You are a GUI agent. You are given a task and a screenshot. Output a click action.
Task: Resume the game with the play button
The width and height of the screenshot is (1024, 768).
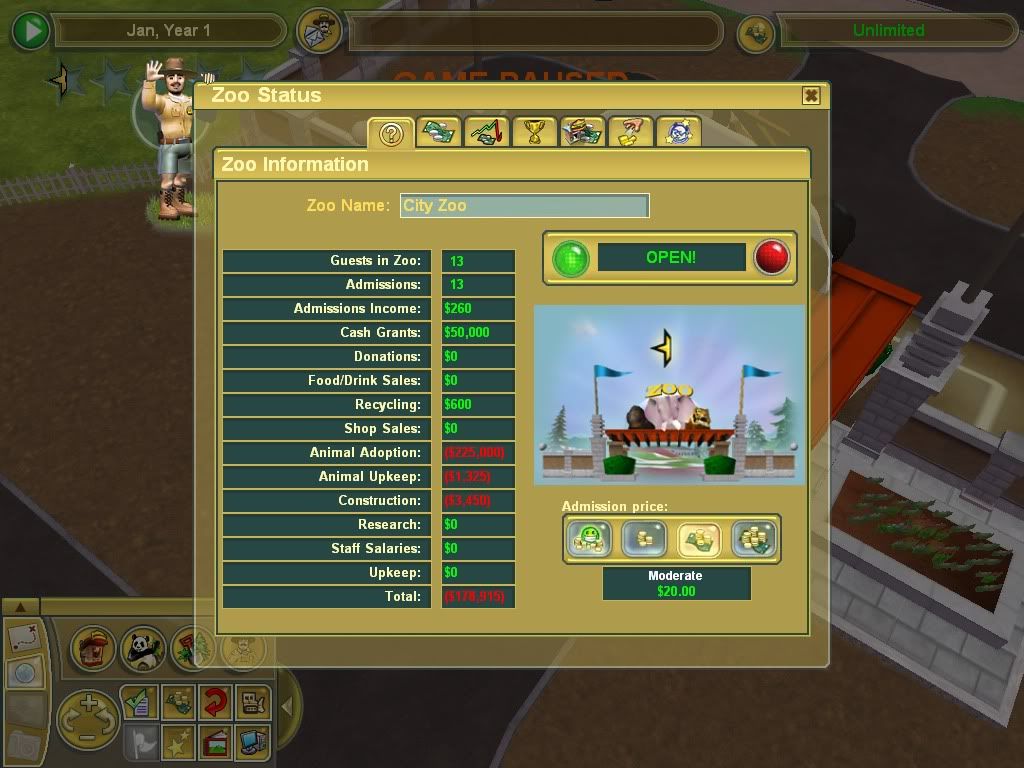click(x=31, y=31)
